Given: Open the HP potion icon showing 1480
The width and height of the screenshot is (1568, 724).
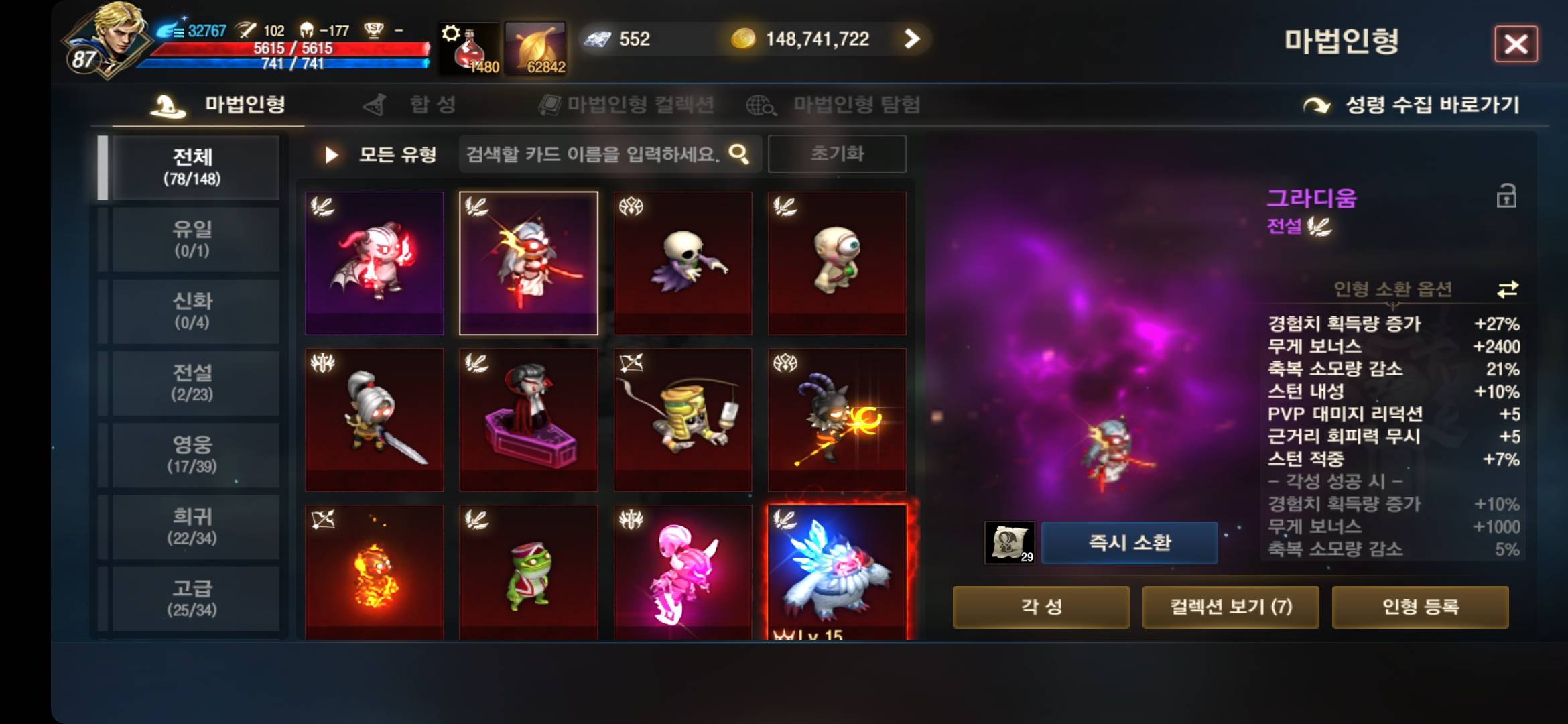Looking at the screenshot, I should (469, 47).
